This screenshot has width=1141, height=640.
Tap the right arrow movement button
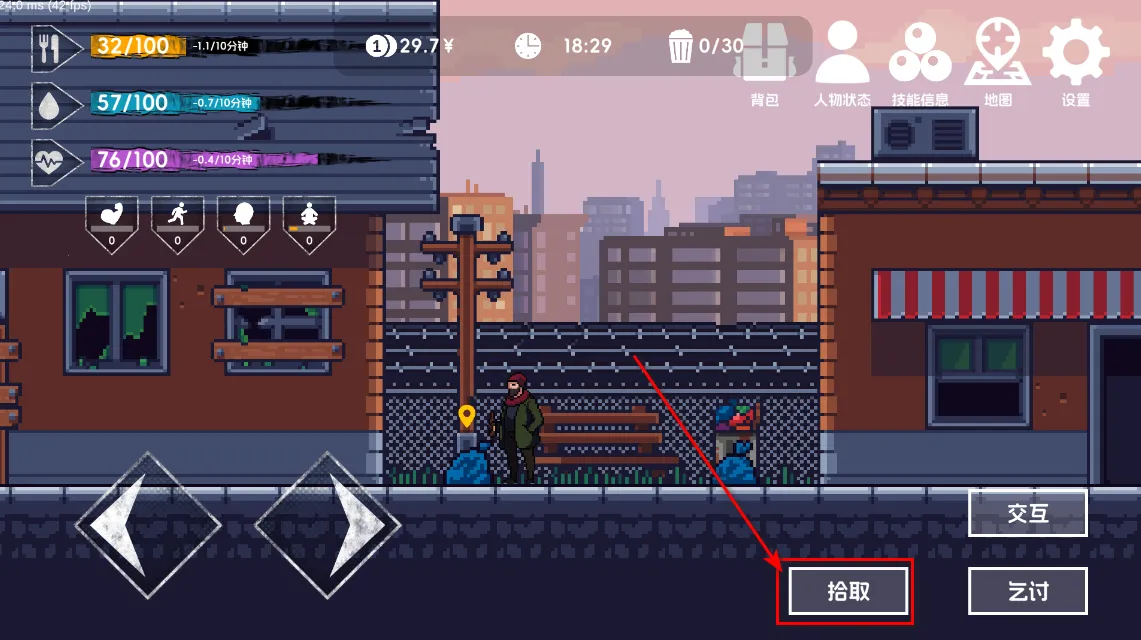tap(328, 524)
